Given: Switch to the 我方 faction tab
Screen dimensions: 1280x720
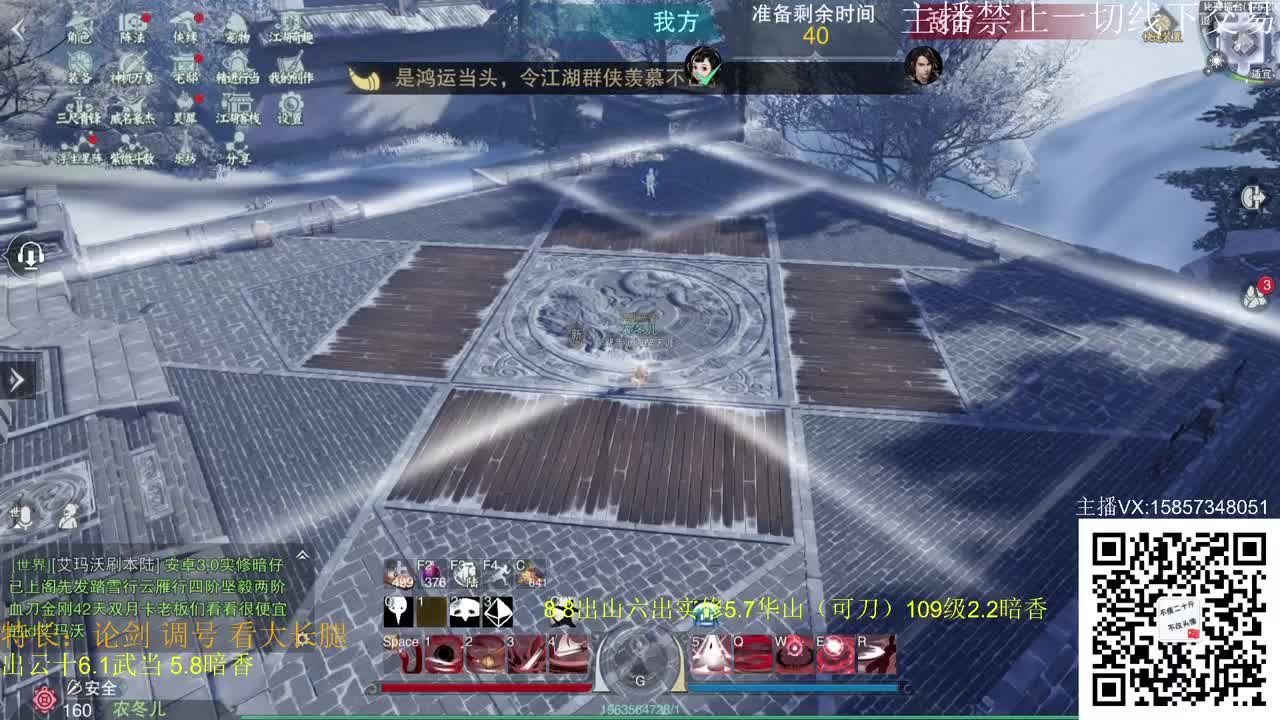Looking at the screenshot, I should (x=676, y=22).
